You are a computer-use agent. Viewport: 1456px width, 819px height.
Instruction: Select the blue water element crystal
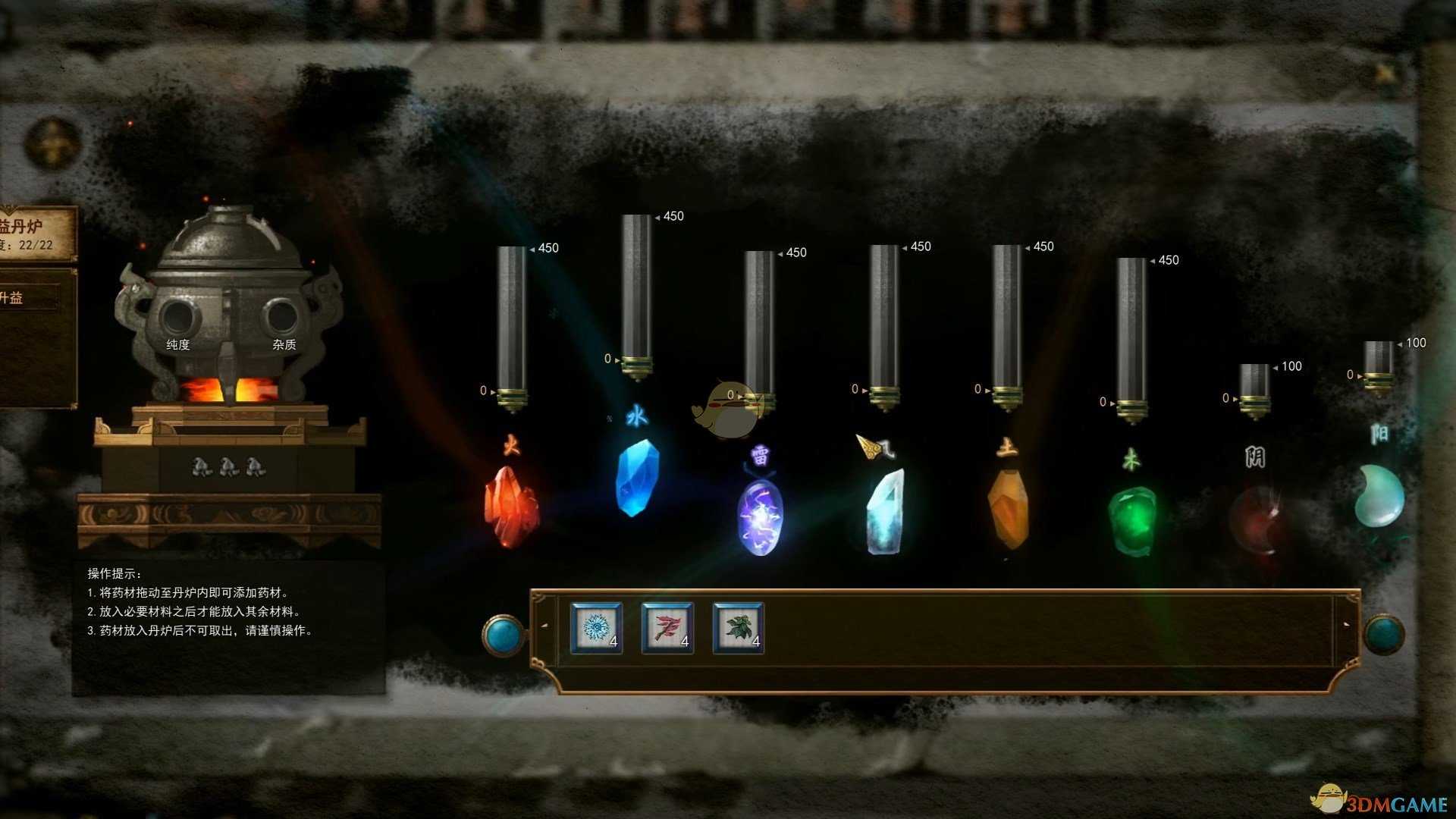point(636,478)
